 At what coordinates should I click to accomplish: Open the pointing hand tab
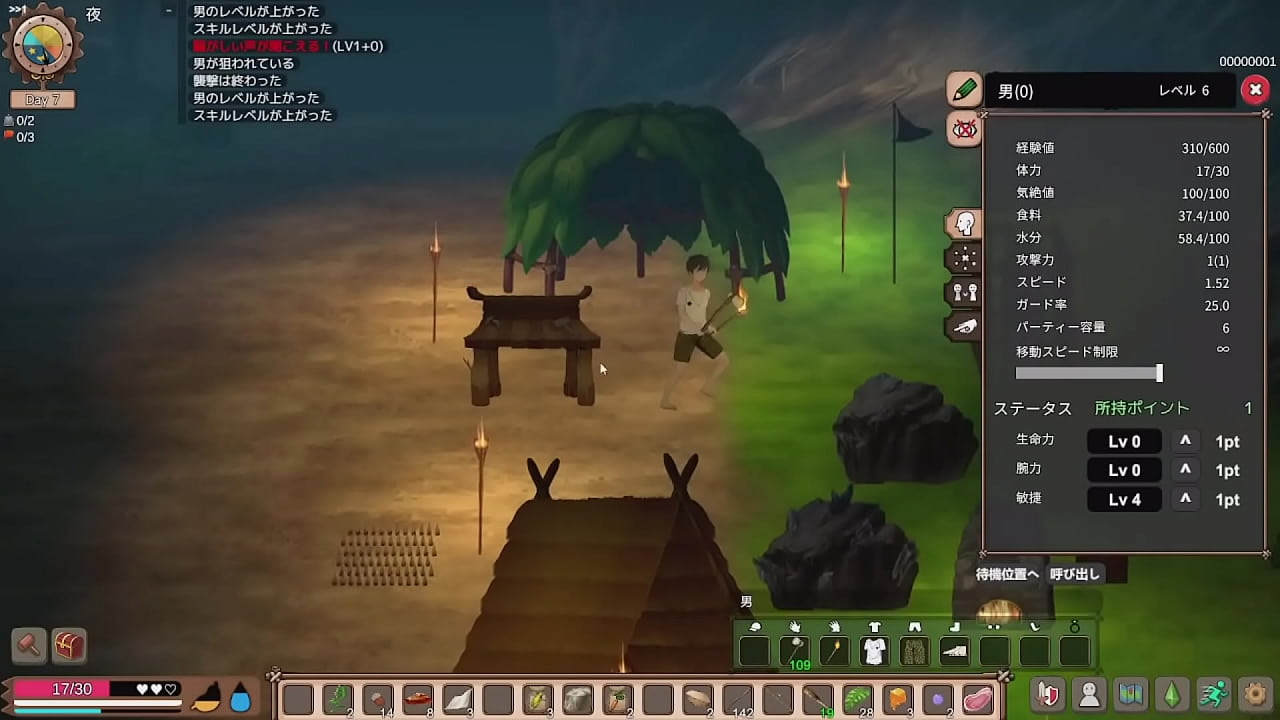[x=965, y=326]
